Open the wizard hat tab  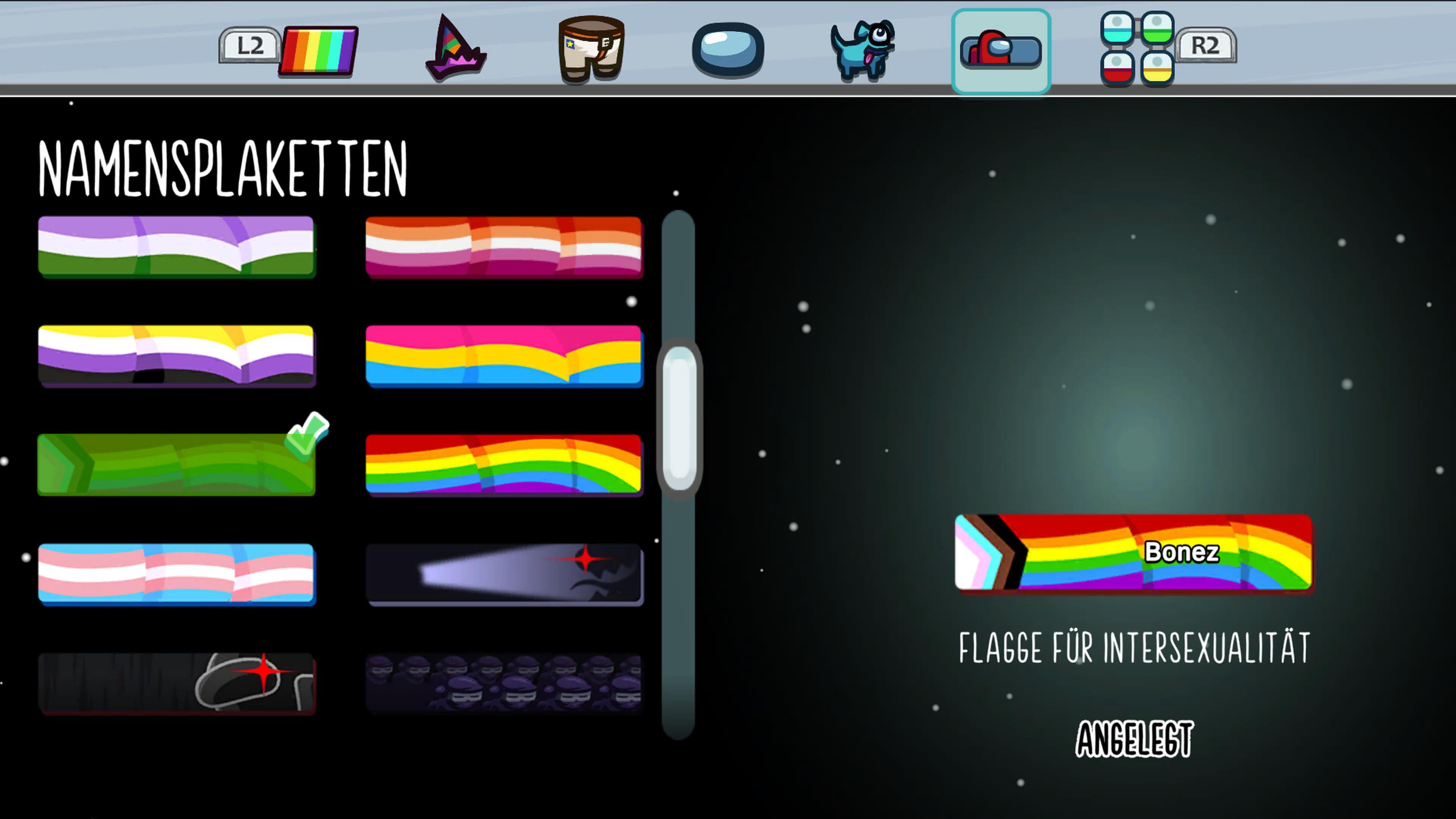tap(455, 50)
